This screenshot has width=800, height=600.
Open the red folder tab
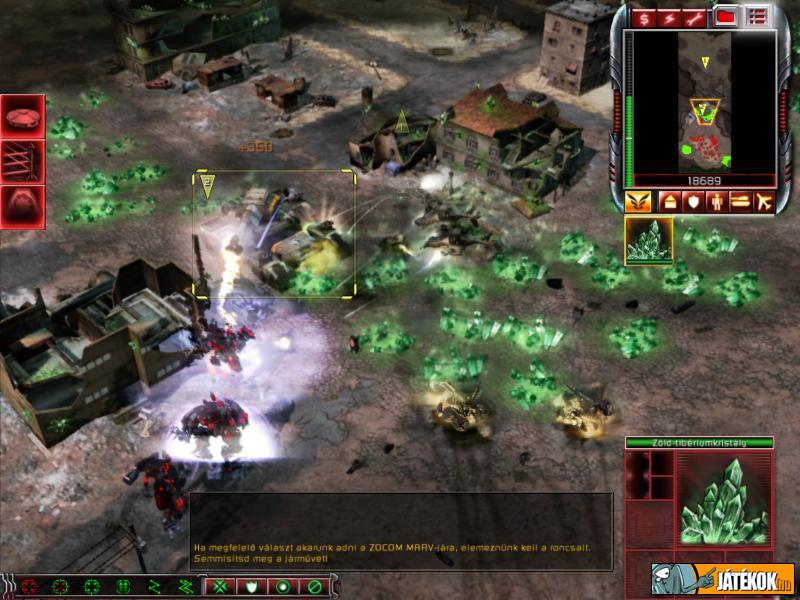[727, 16]
